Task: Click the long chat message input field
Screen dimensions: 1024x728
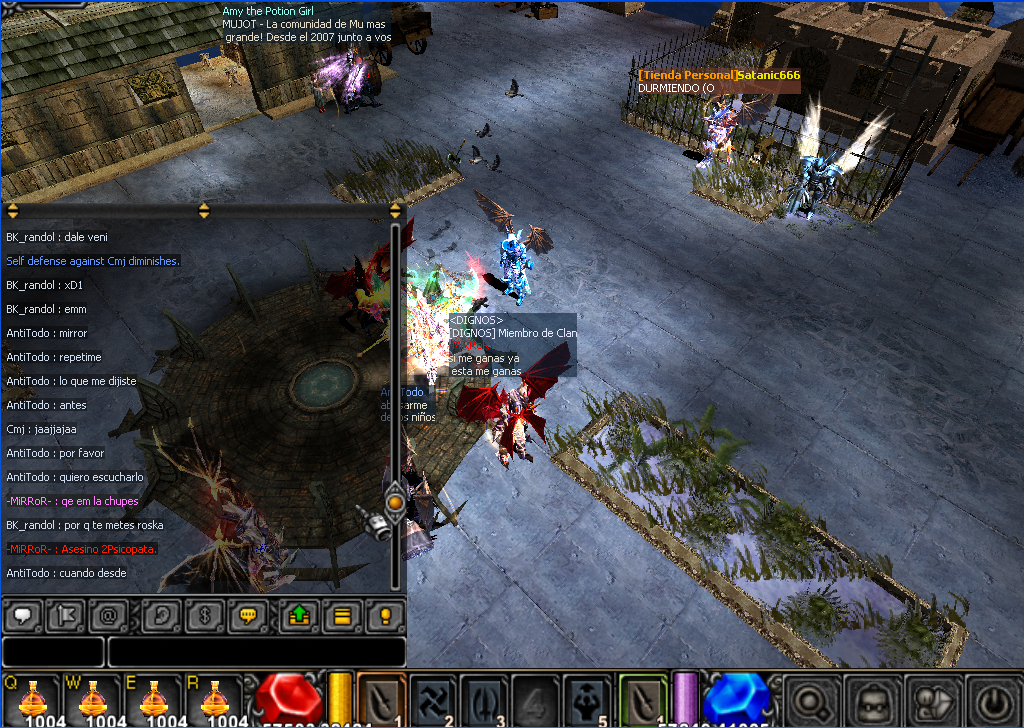Action: pyautogui.click(x=256, y=652)
